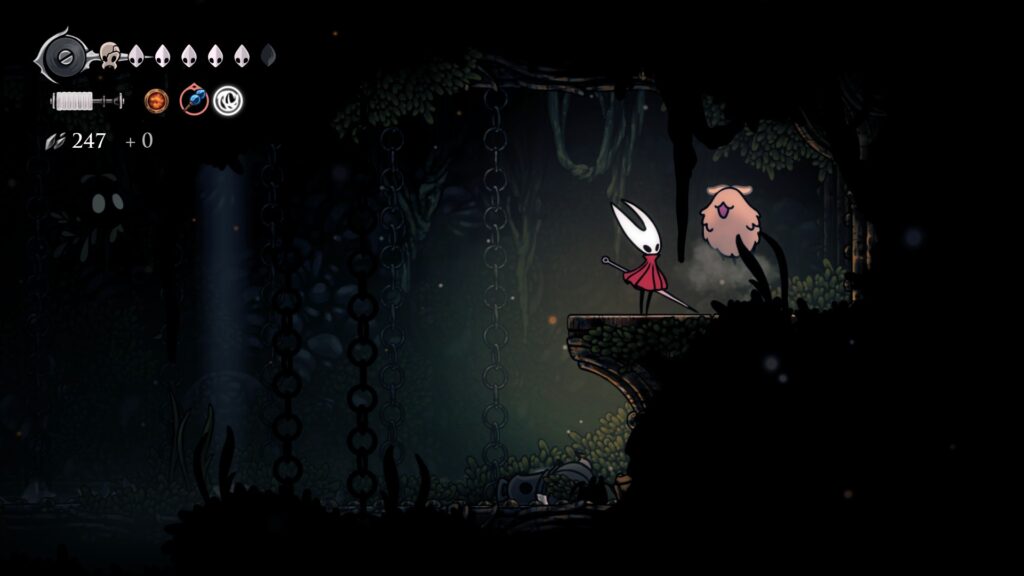Select the orange fiery orb tool icon
1024x576 pixels.
156,100
